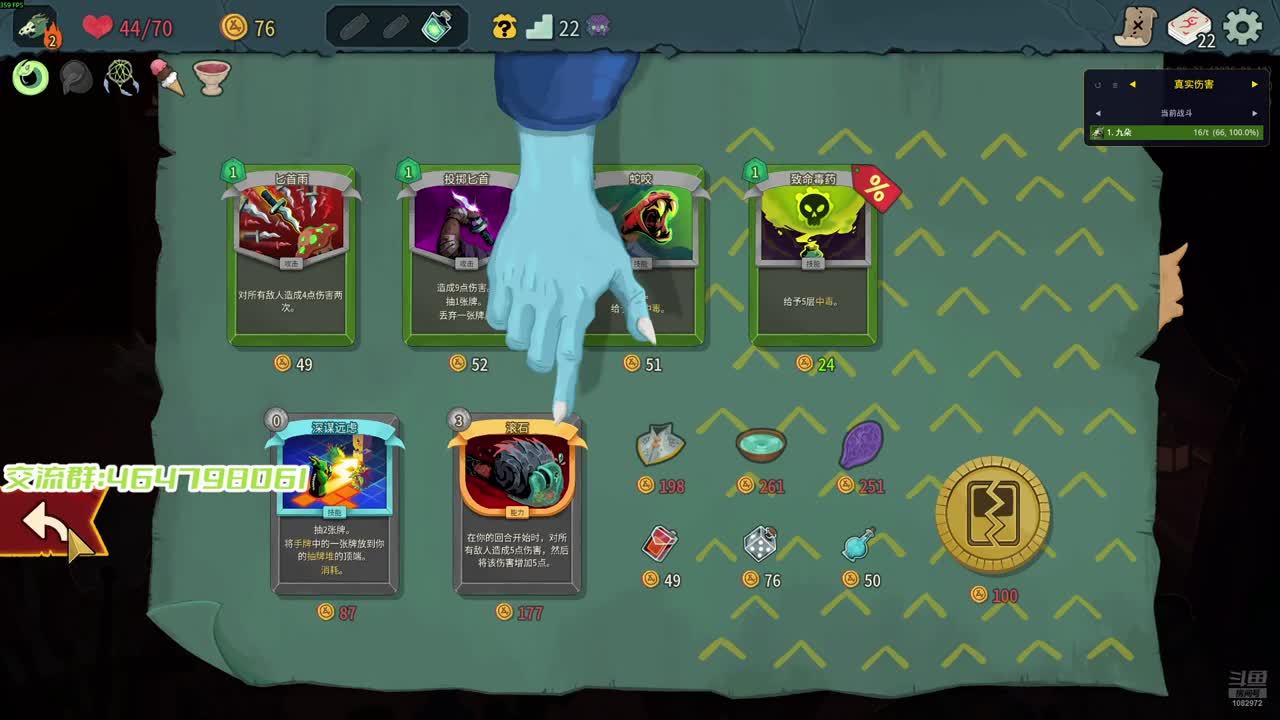The height and width of the screenshot is (720, 1280).
Task: Buy the blue flask potion for 50
Action: pyautogui.click(x=859, y=544)
